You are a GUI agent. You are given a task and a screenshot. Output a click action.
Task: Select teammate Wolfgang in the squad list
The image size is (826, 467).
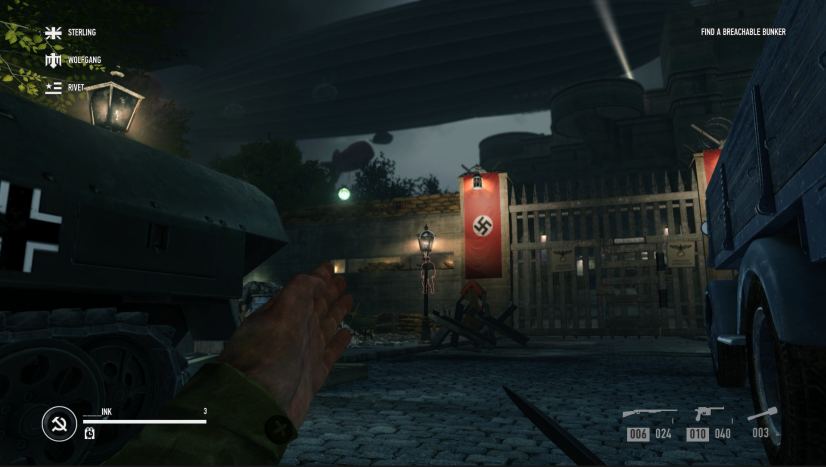pyautogui.click(x=68, y=60)
